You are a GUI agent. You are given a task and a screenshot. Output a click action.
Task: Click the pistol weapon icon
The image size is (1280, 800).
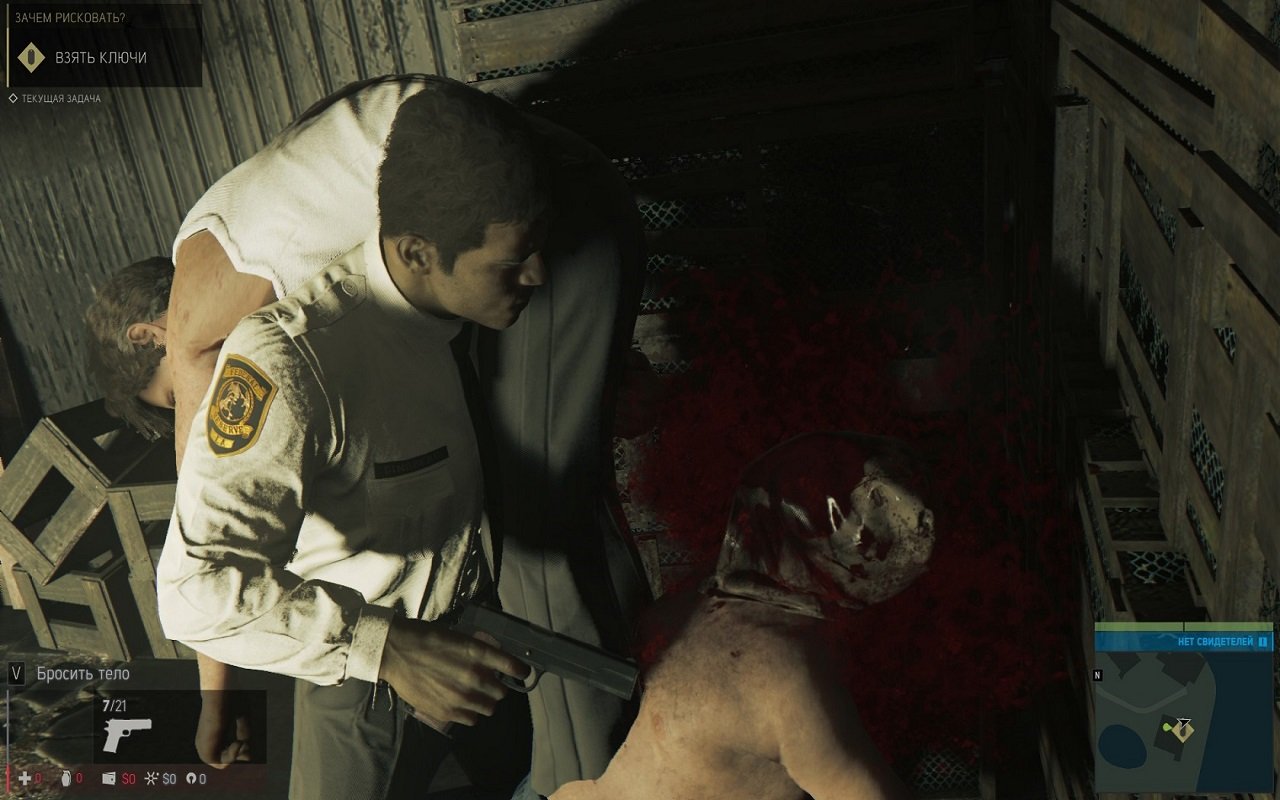click(x=127, y=733)
